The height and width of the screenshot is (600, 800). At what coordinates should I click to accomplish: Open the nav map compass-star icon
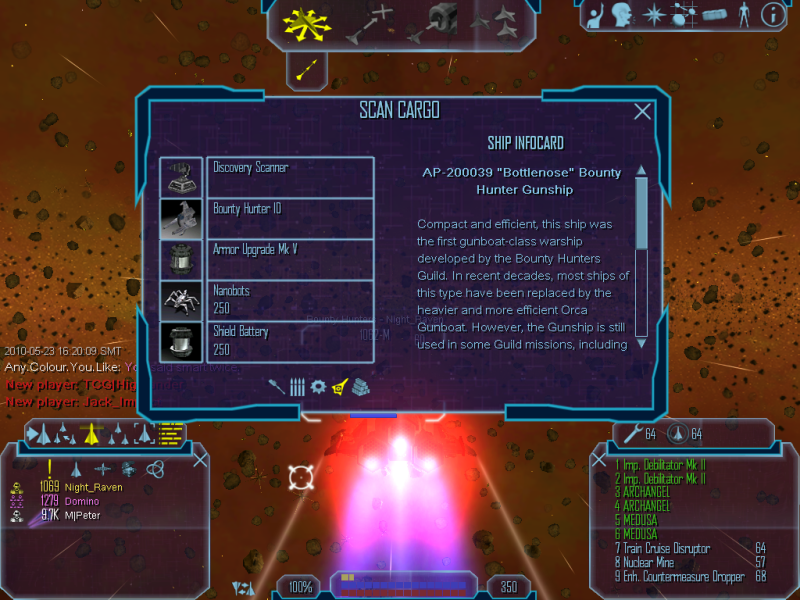click(x=653, y=14)
